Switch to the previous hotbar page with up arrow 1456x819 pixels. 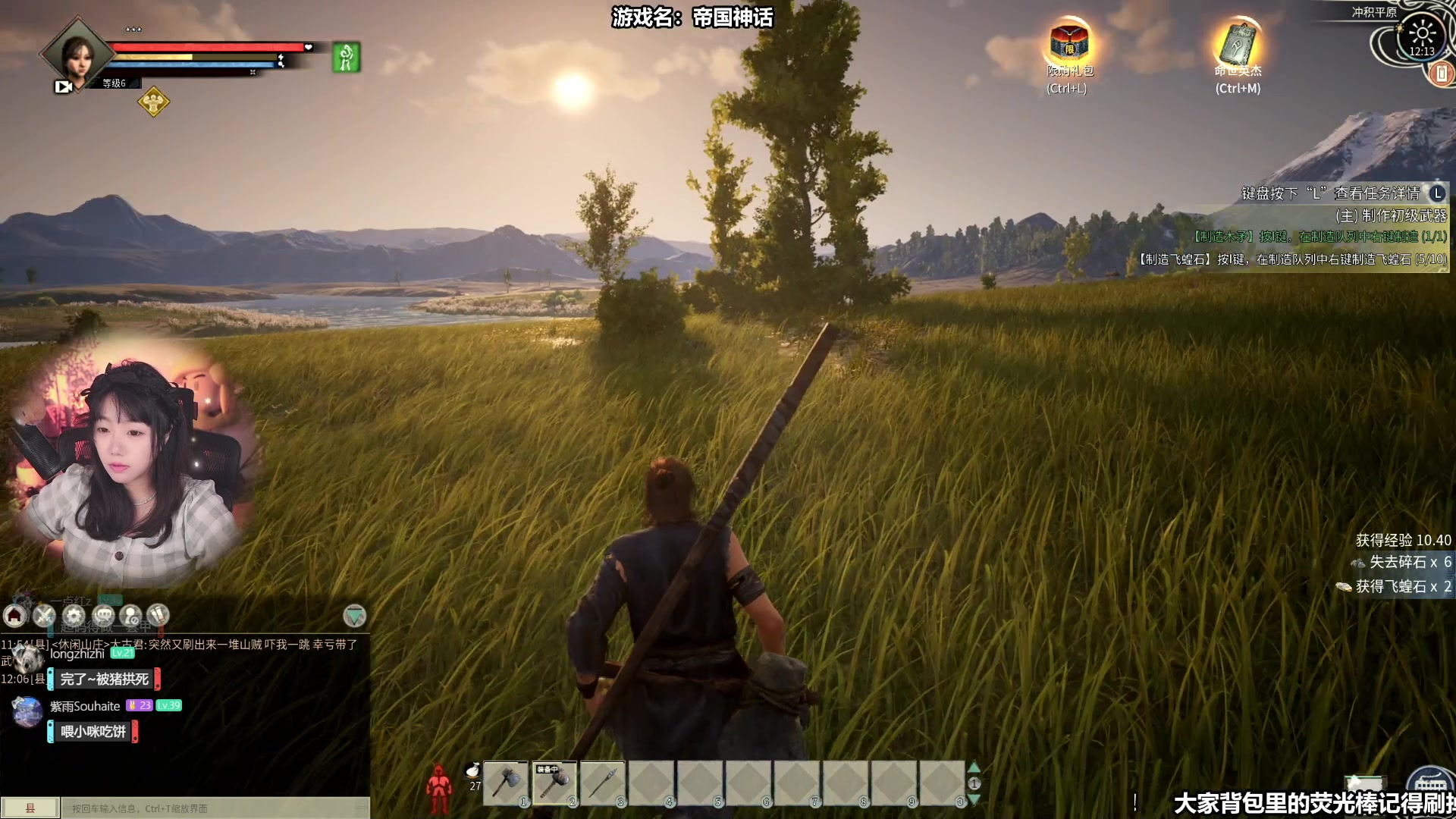[974, 767]
